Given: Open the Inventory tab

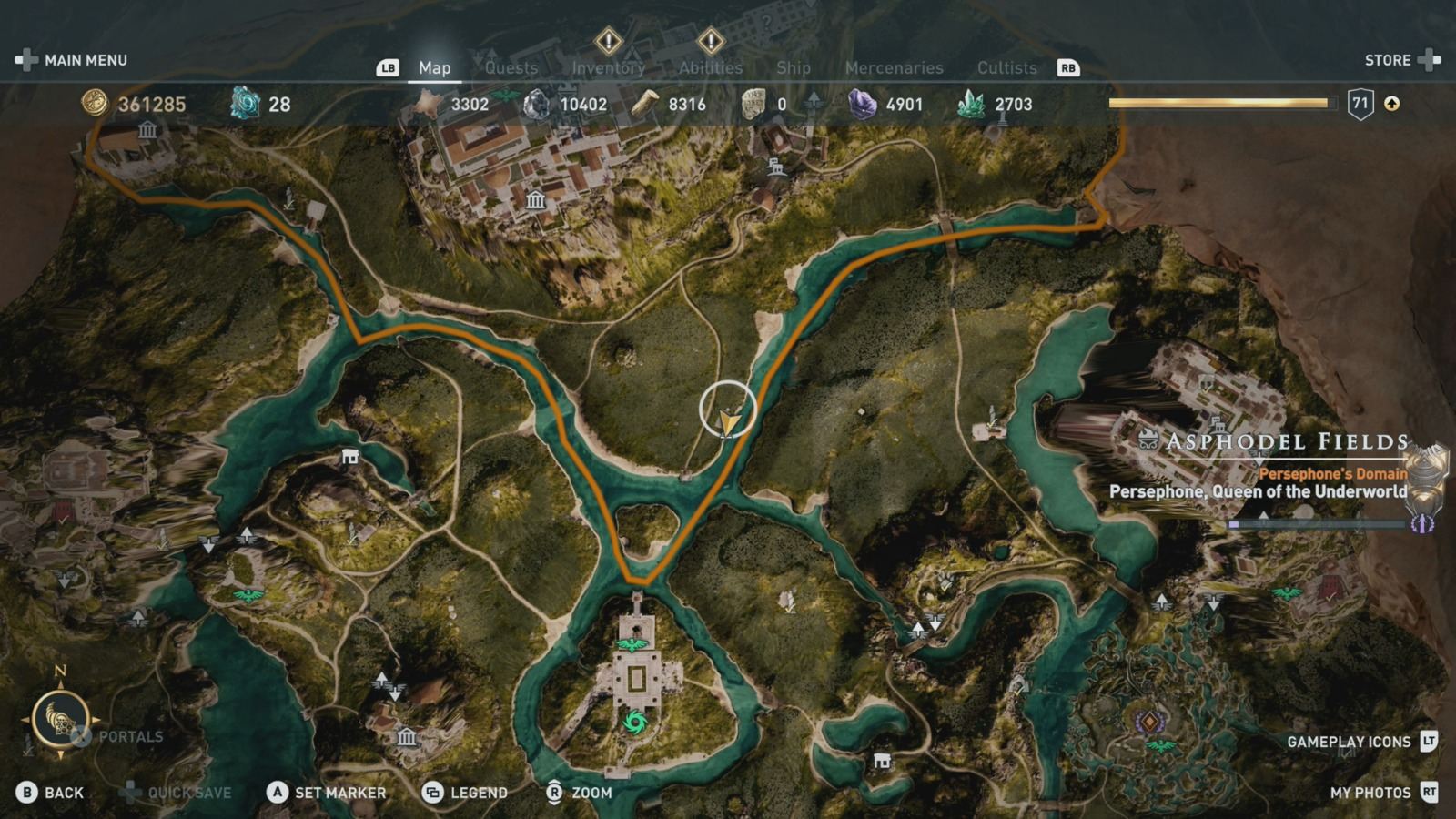Looking at the screenshot, I should (x=608, y=66).
